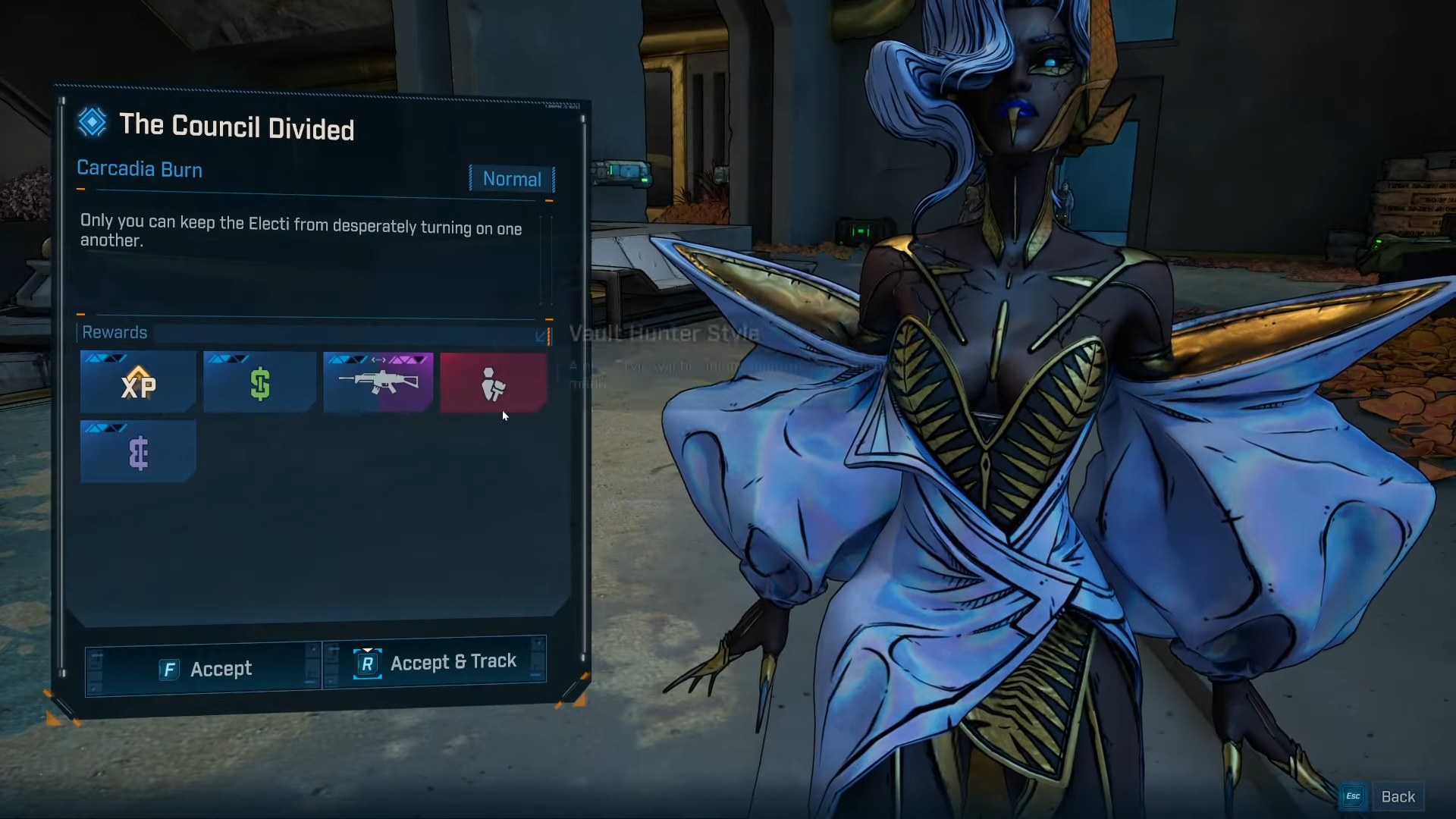Toggle the Normal difficulty setting

coord(512,179)
